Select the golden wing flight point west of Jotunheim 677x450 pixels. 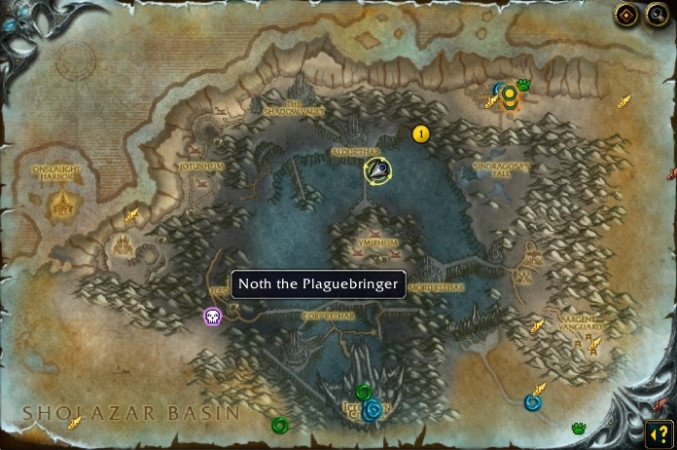pos(131,215)
